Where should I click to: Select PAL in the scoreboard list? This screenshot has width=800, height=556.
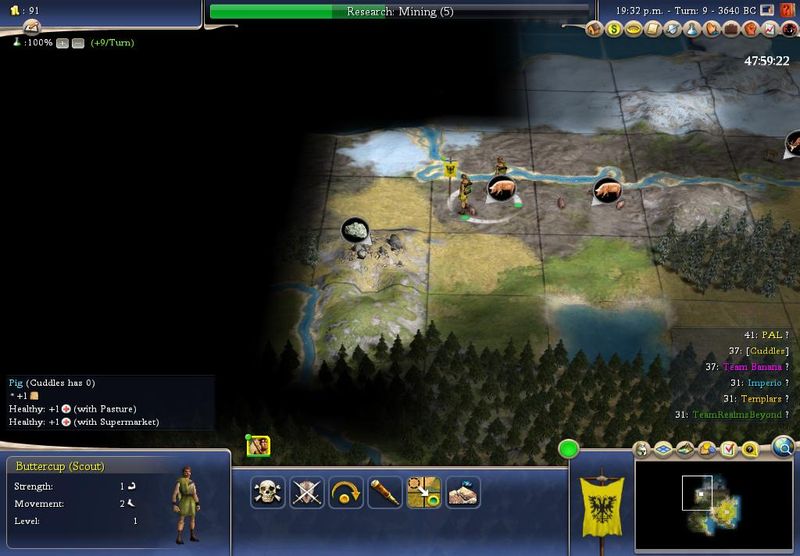coord(771,335)
